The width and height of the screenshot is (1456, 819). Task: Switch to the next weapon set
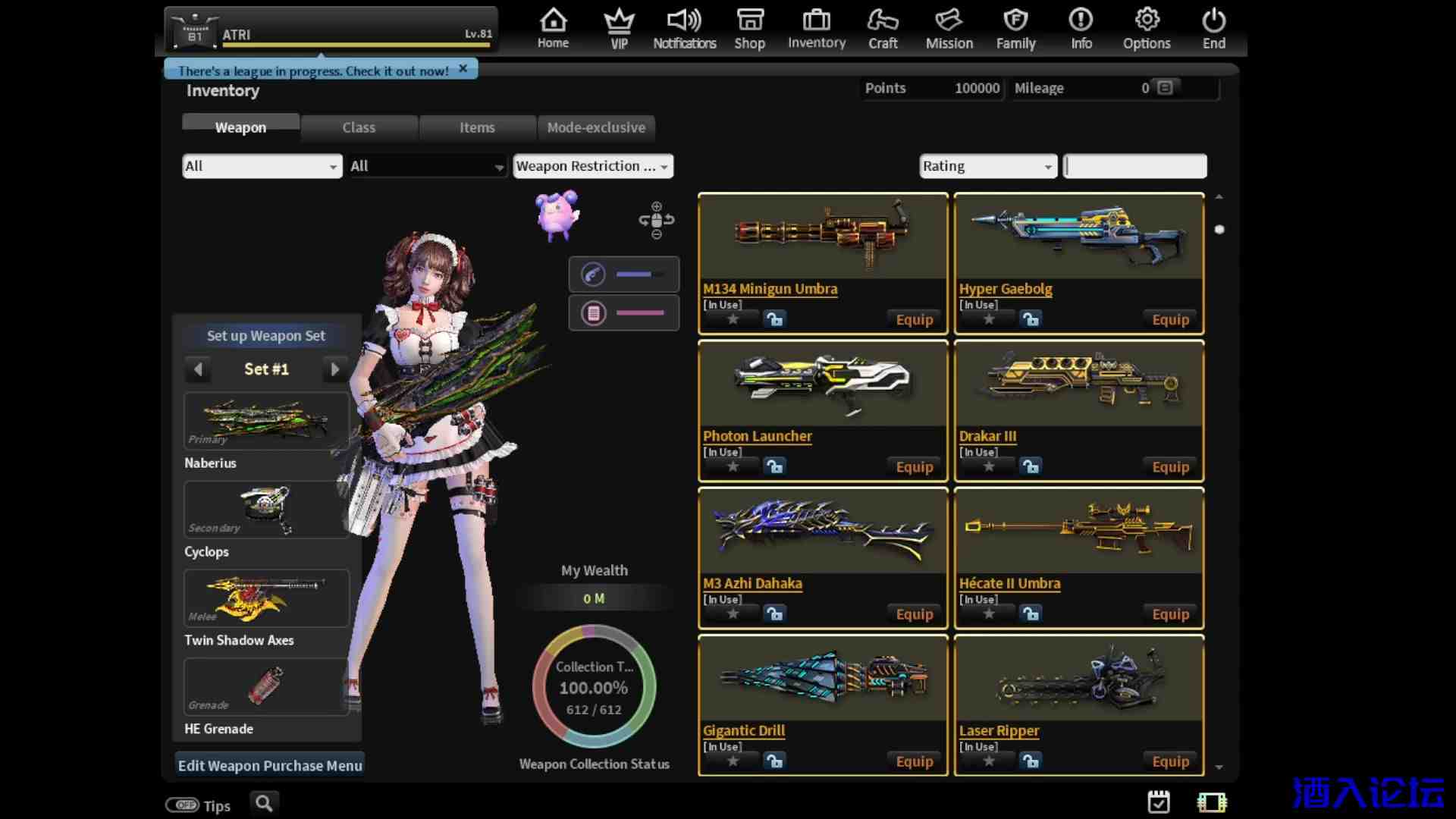coord(334,369)
